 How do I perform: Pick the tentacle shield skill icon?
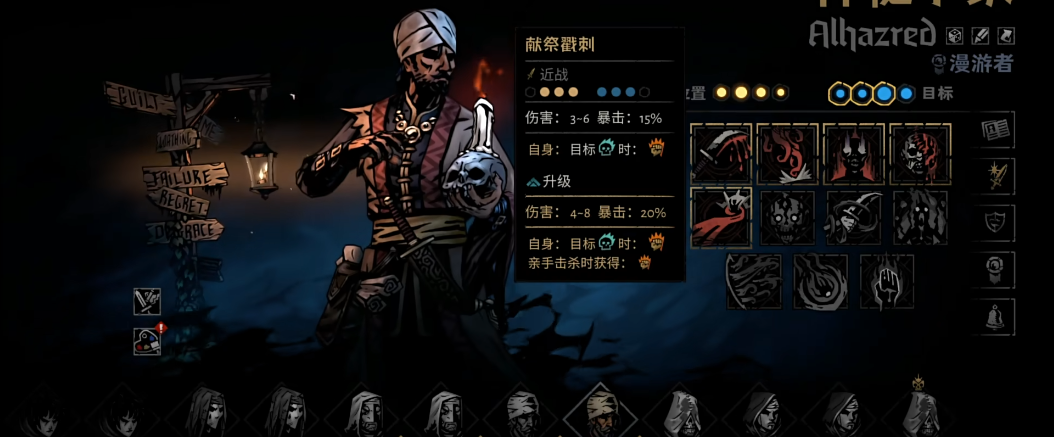click(x=754, y=280)
